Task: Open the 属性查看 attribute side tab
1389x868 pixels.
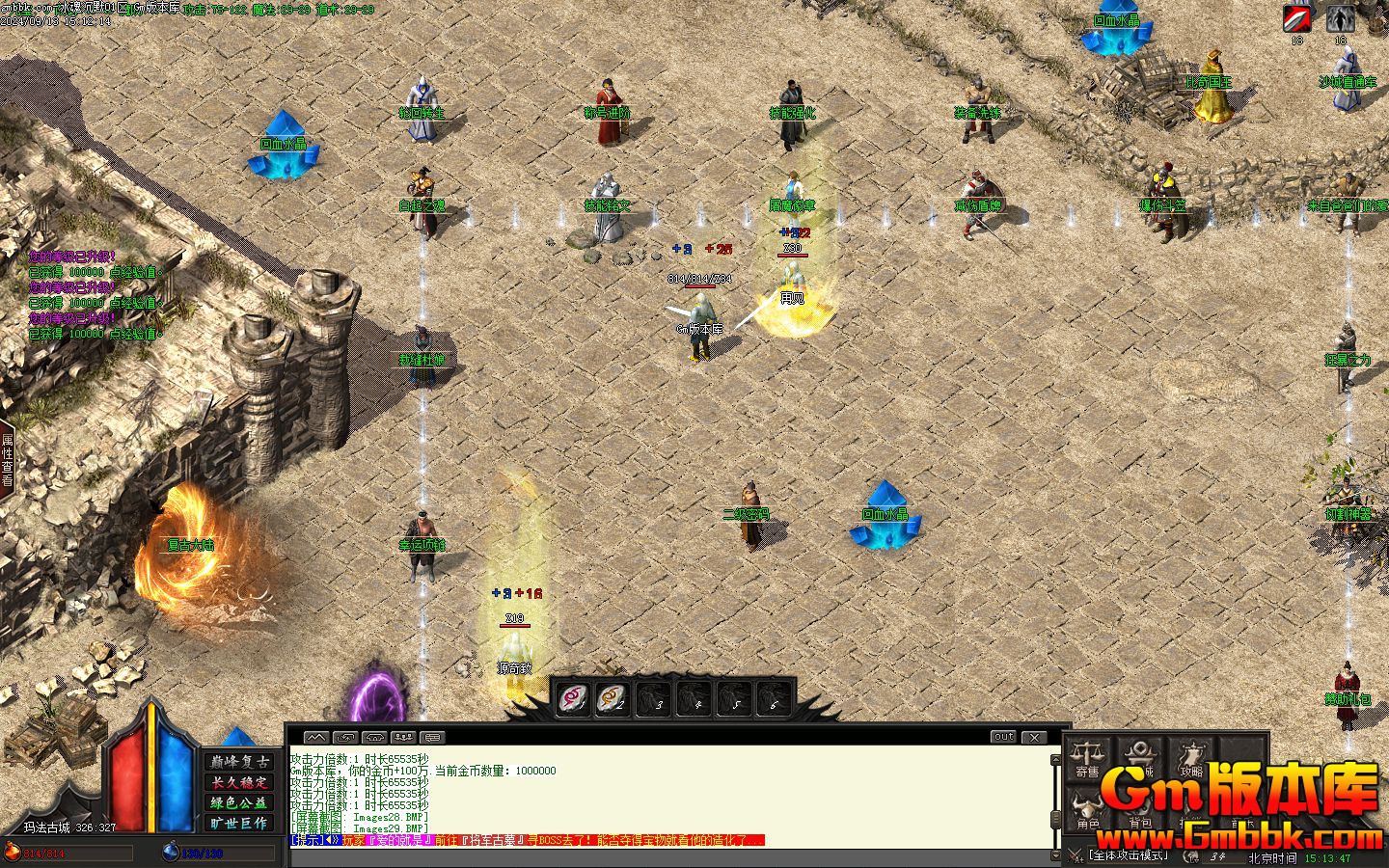Action: [x=7, y=460]
